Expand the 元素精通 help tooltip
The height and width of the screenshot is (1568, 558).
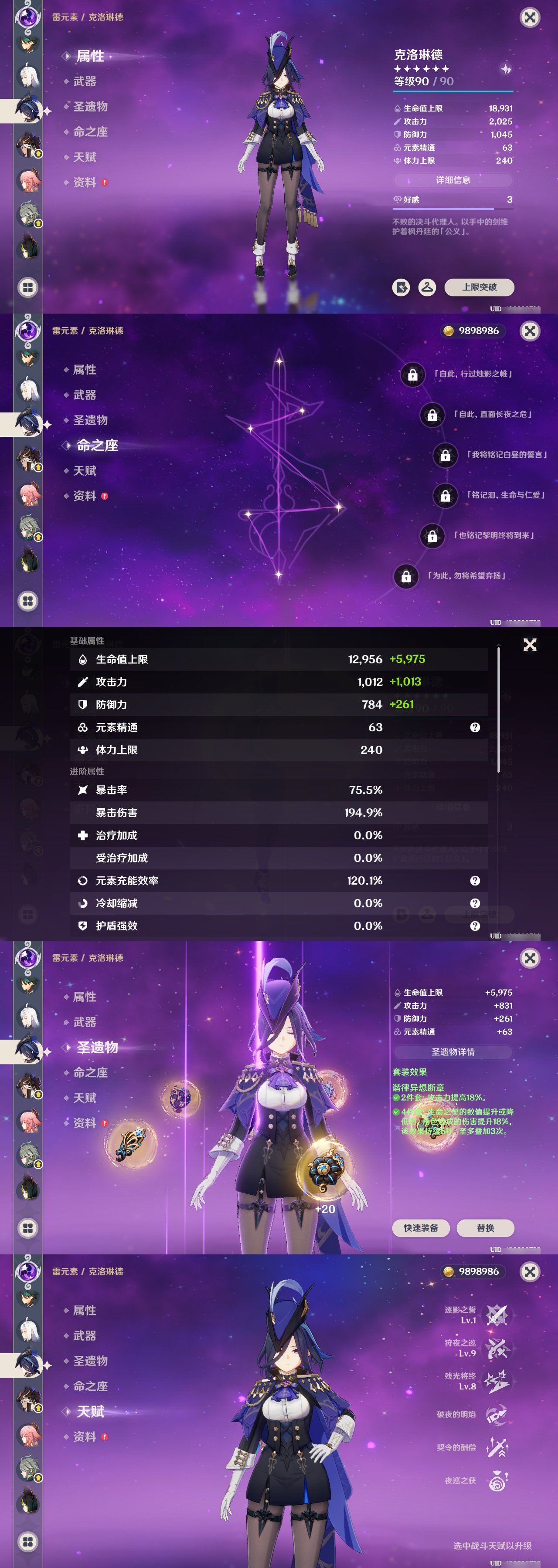(474, 727)
